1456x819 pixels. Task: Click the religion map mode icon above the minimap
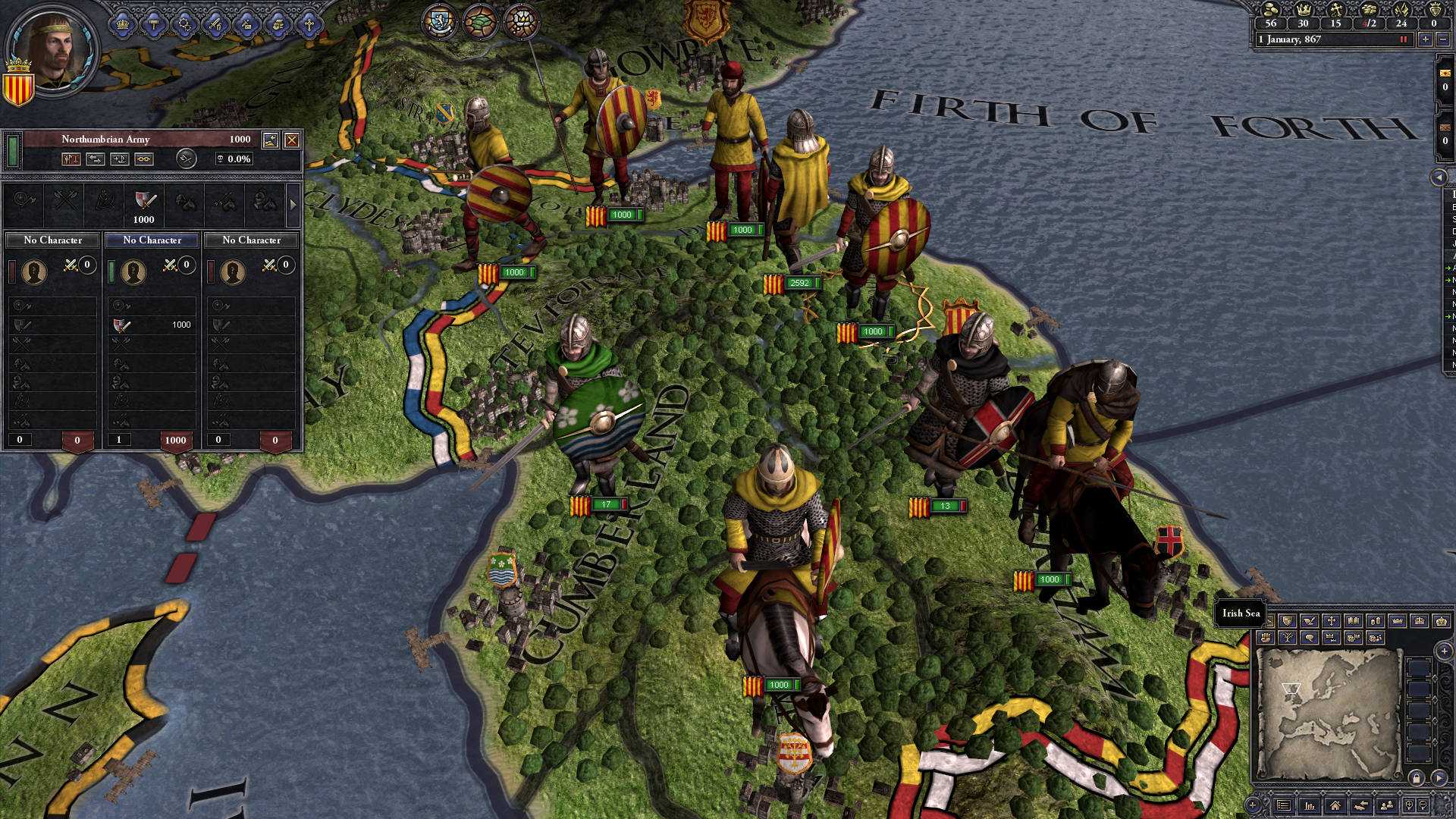pos(1330,620)
